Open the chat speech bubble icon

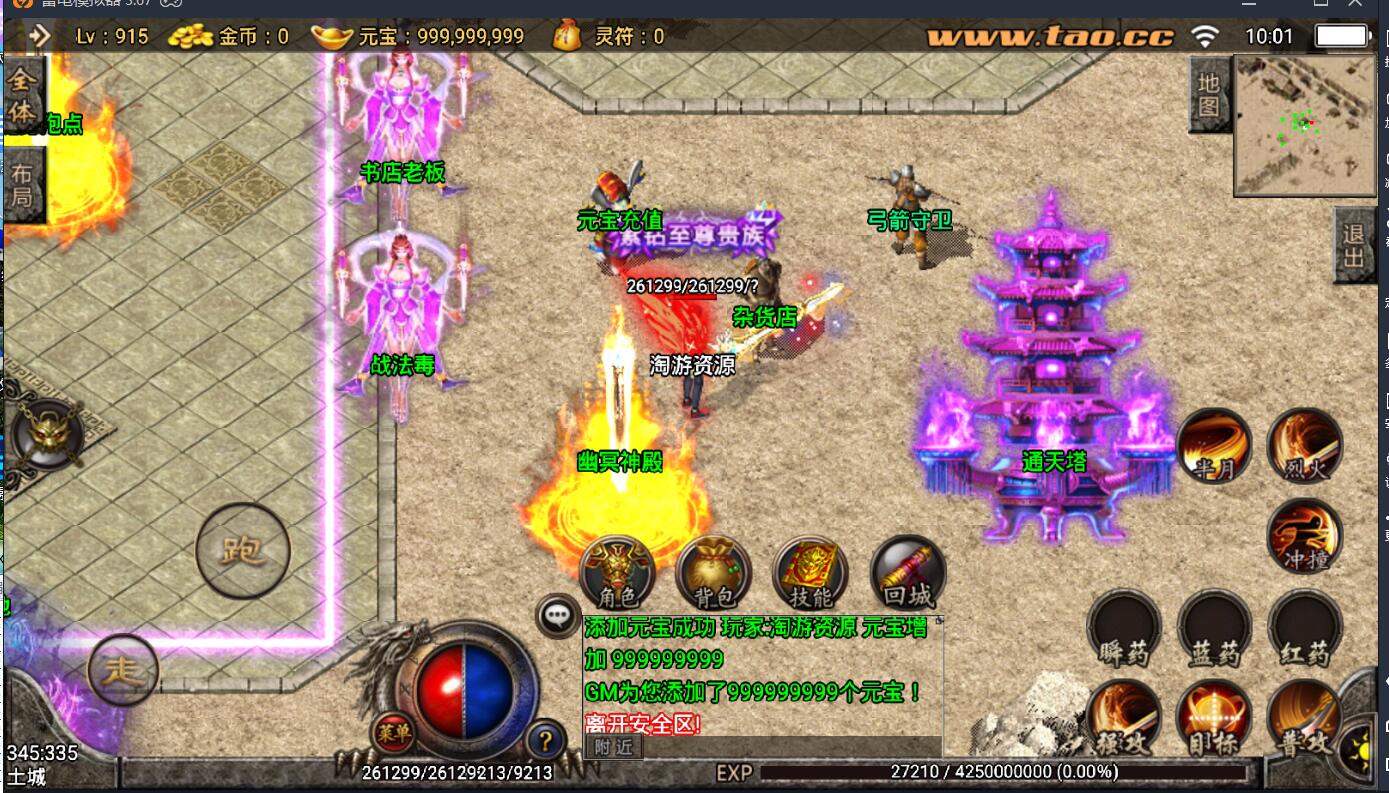(x=557, y=614)
